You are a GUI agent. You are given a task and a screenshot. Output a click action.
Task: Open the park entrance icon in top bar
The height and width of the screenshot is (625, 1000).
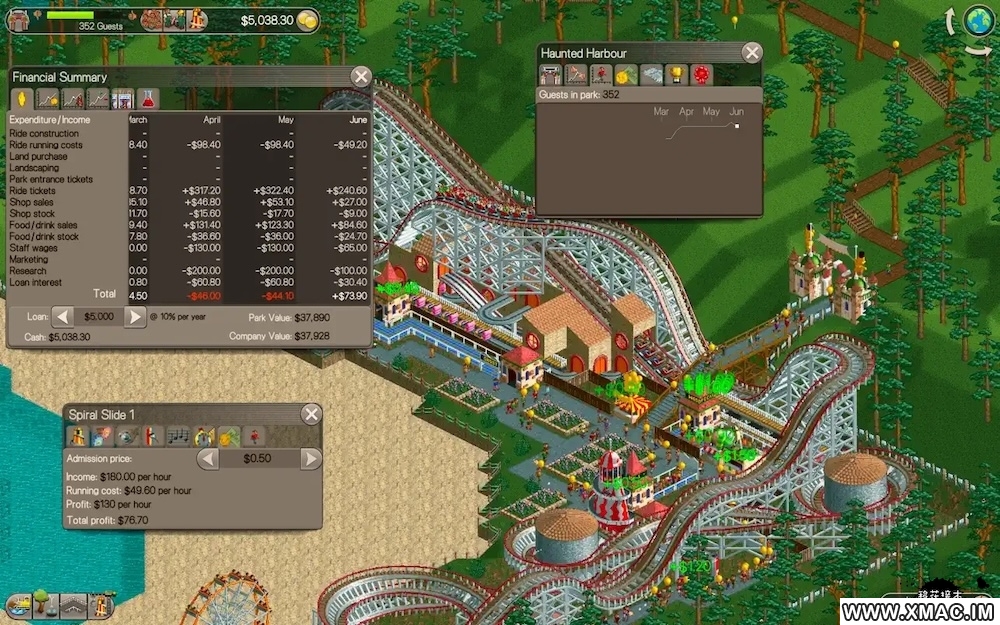click(19, 19)
